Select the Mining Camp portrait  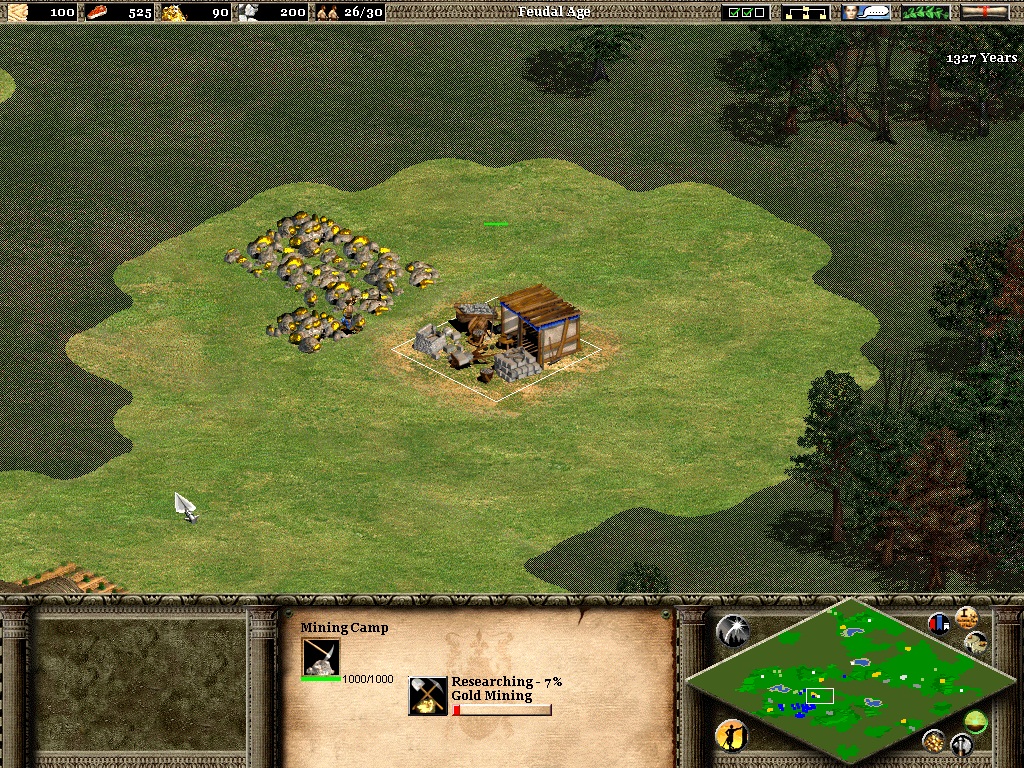coord(321,658)
